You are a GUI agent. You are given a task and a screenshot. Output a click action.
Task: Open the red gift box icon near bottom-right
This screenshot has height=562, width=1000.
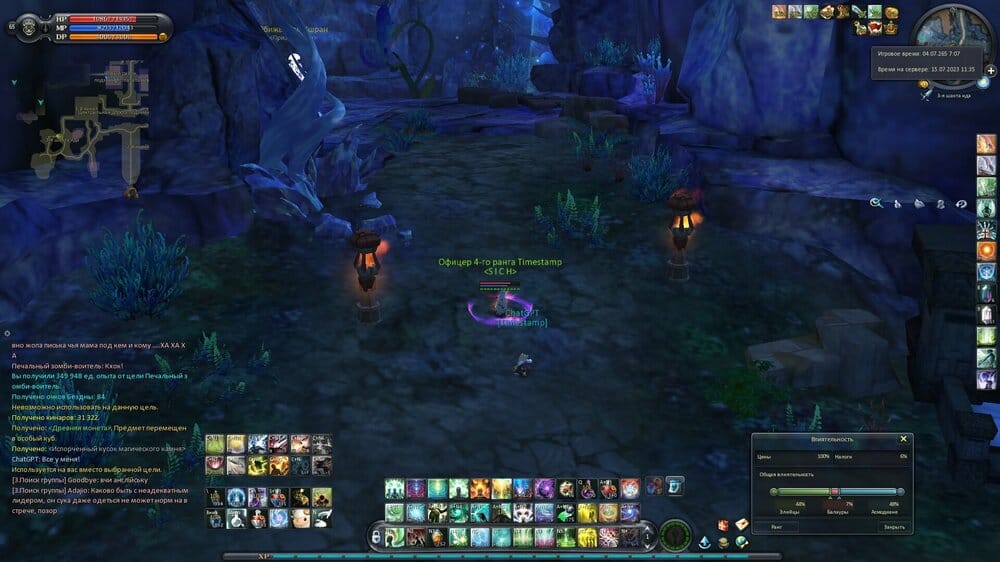click(722, 524)
